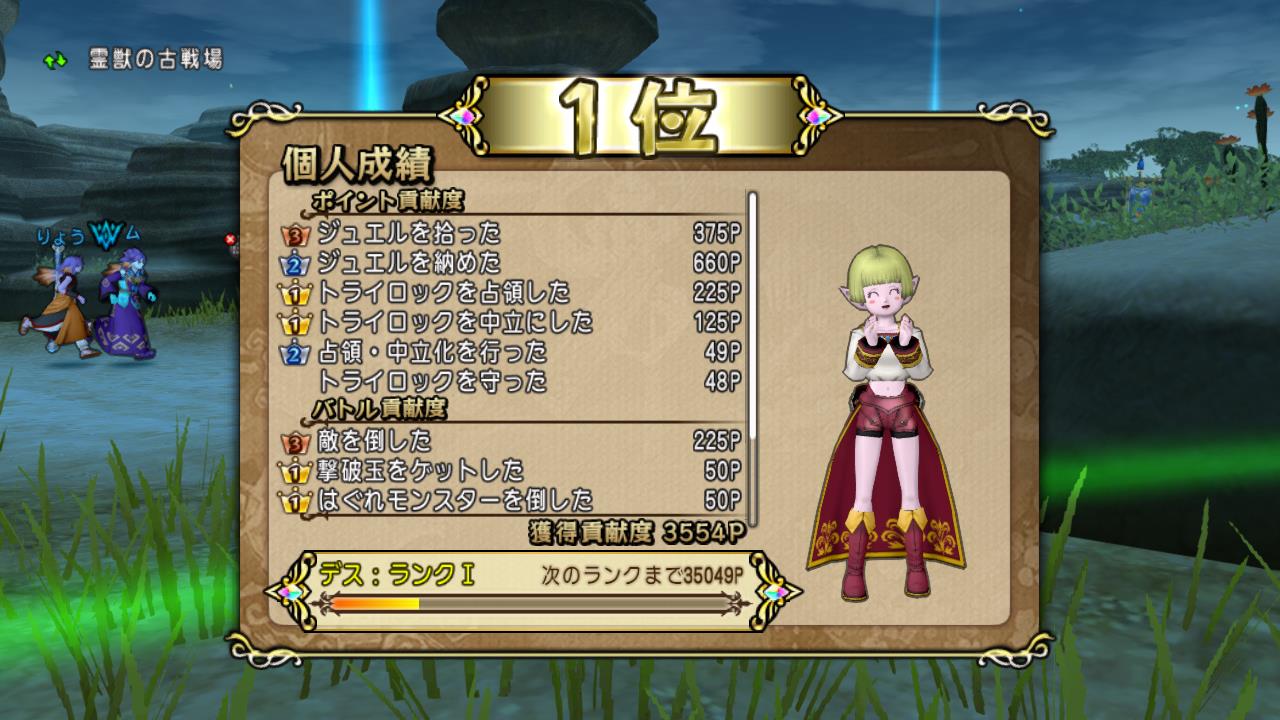Image resolution: width=1280 pixels, height=720 pixels.
Task: Select the 占領・中立化を行った entry
Action: (512, 352)
